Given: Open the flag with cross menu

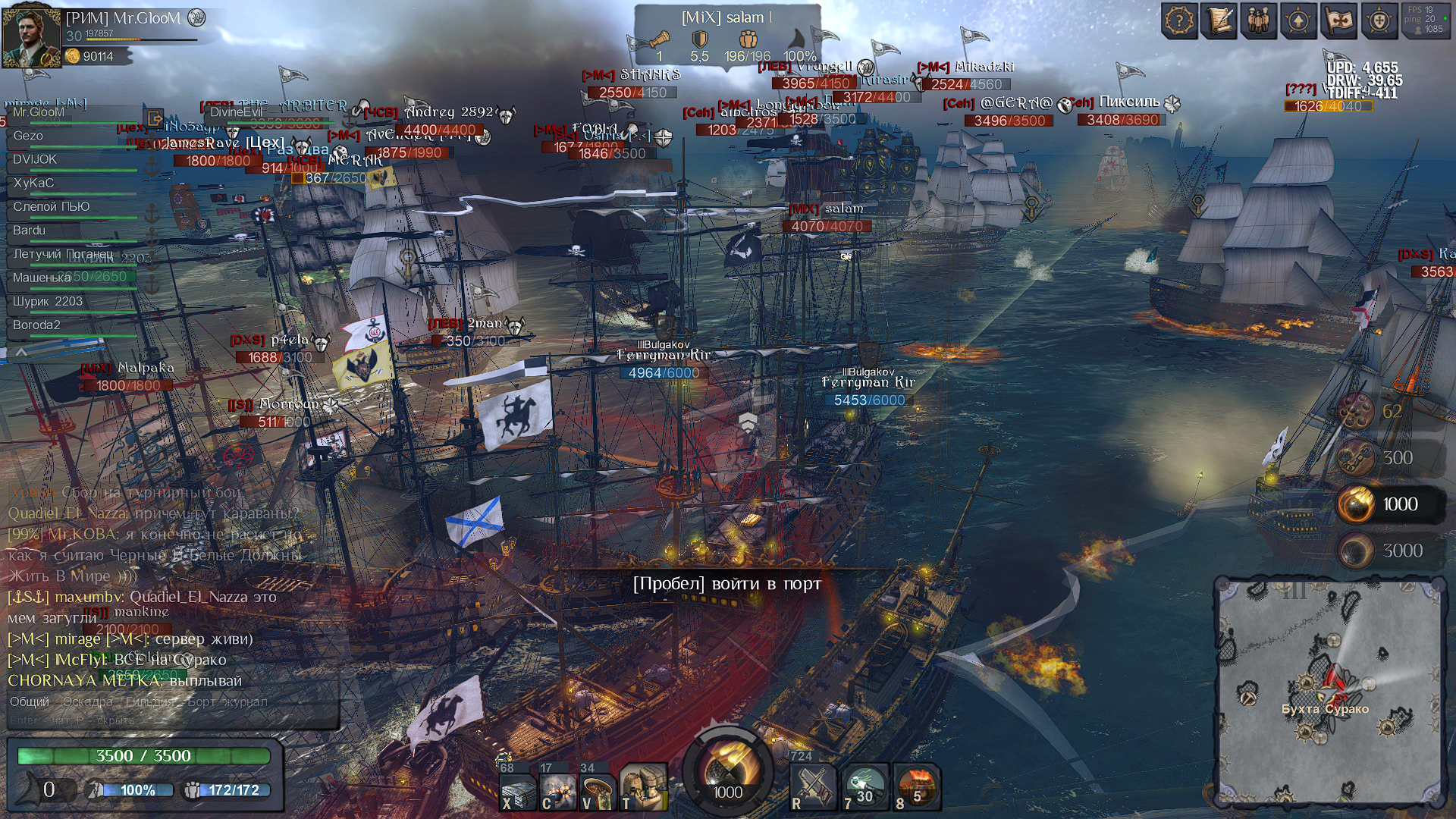Looking at the screenshot, I should 1338,20.
